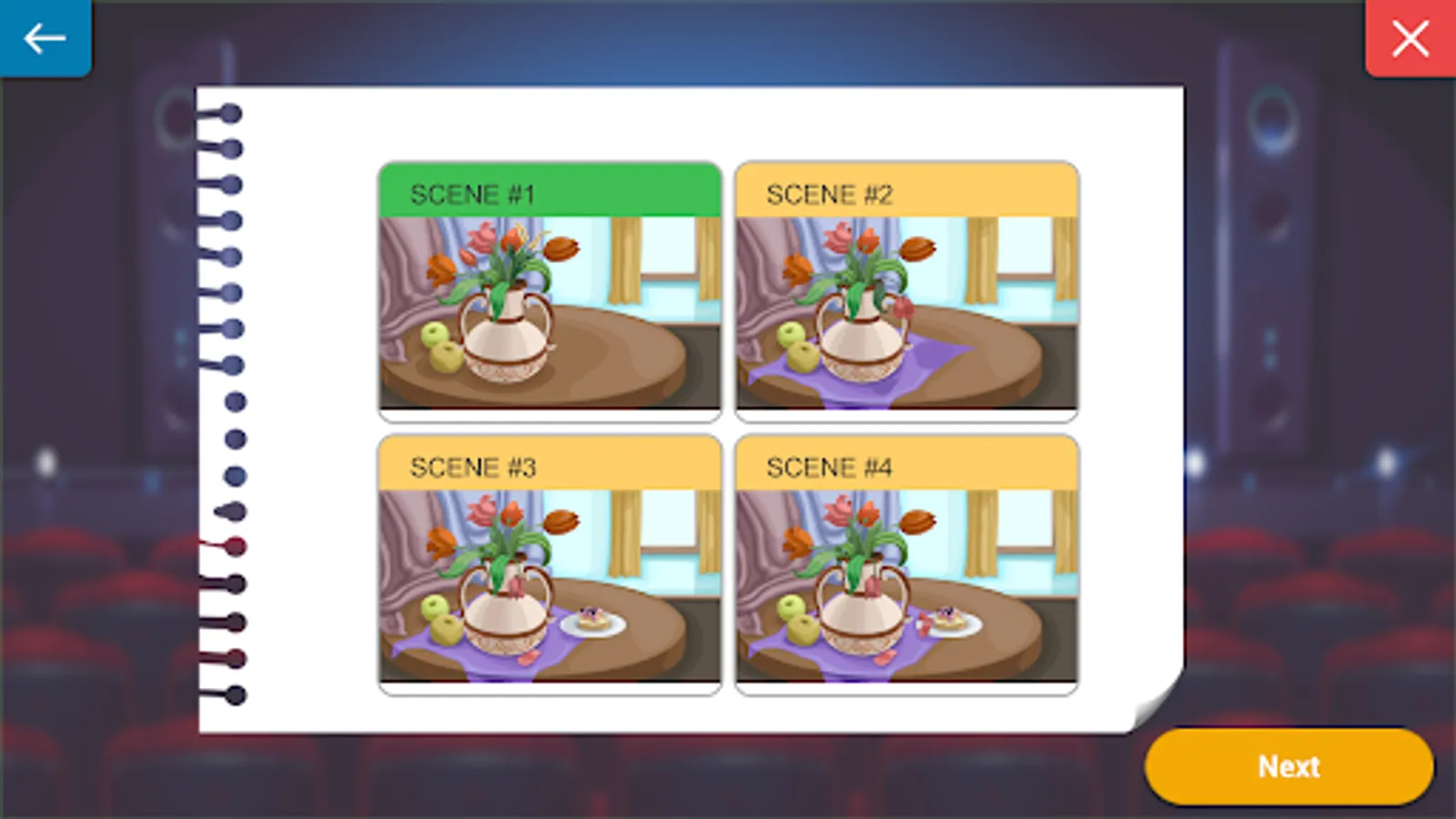The height and width of the screenshot is (819, 1456).
Task: Click the window in Scene #1
Action: click(669, 268)
